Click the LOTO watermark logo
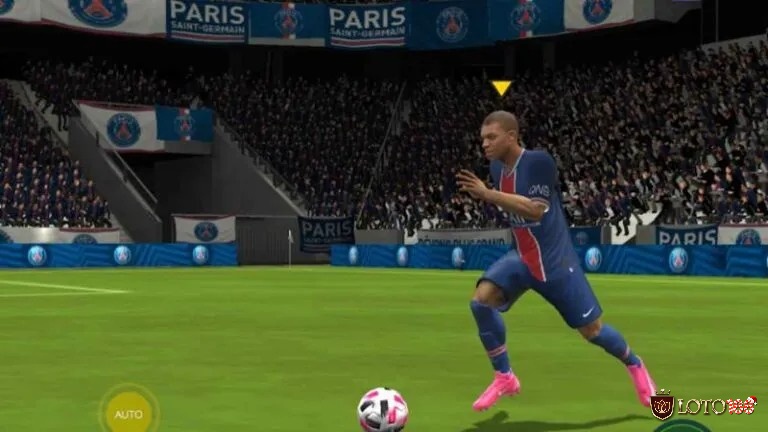This screenshot has width=768, height=432. coord(703,405)
